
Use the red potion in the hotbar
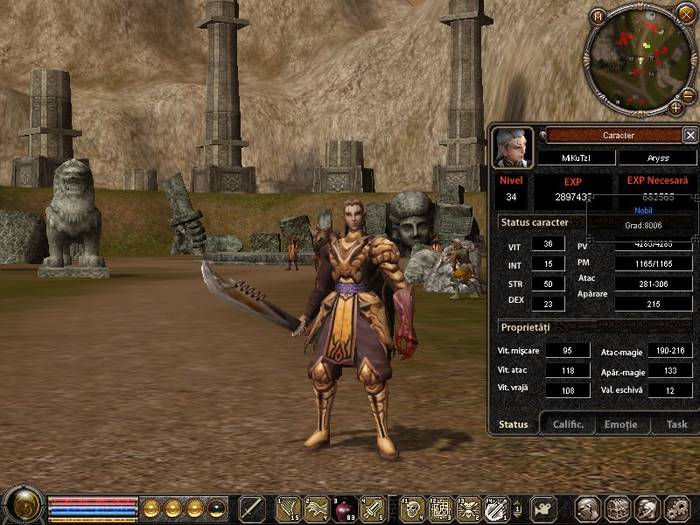(343, 508)
